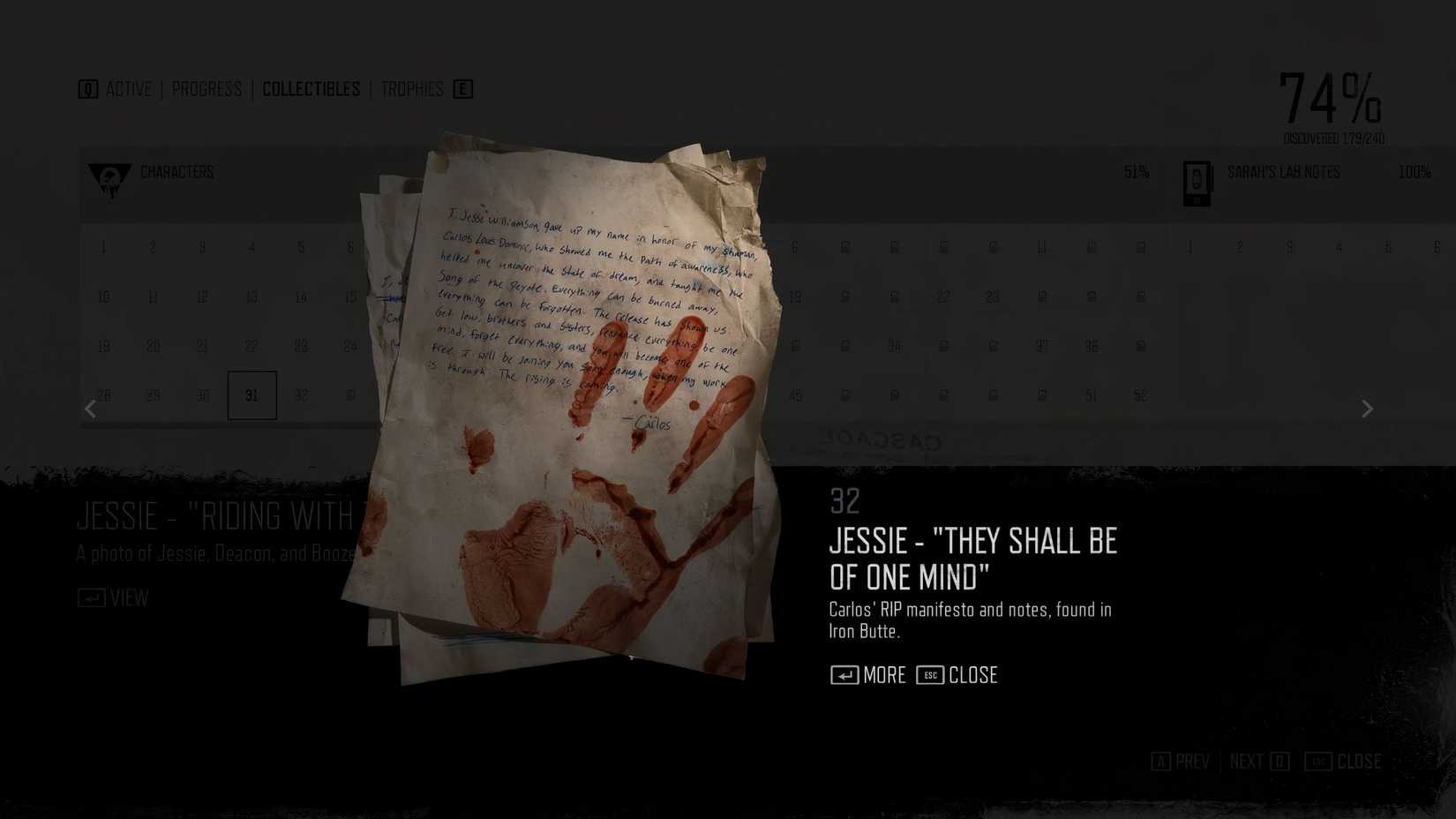Click the Enter key icon next to MORE

(x=844, y=675)
